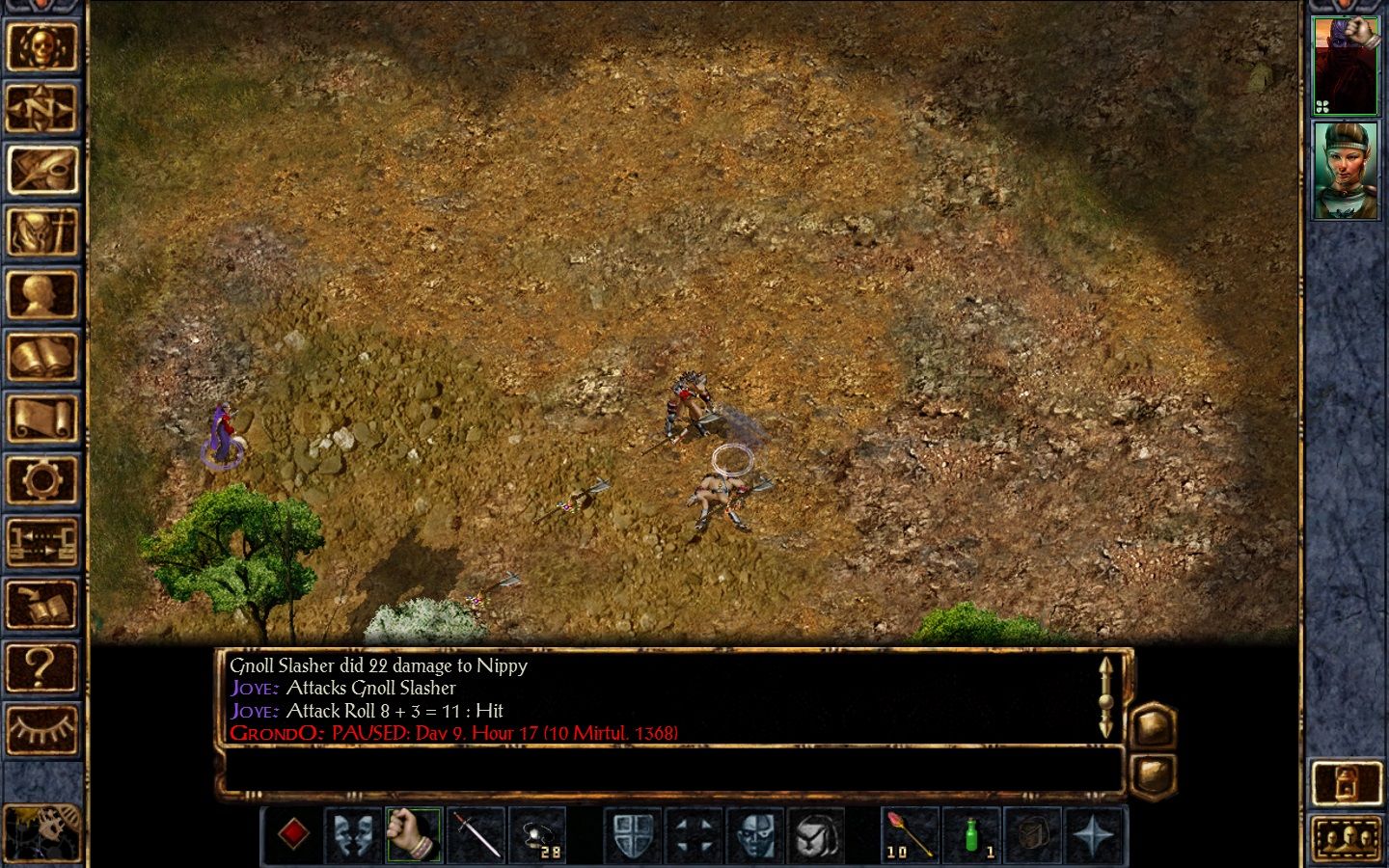The width and height of the screenshot is (1389, 868).
Task: Click the closed-eye rest button
Action: (41, 729)
